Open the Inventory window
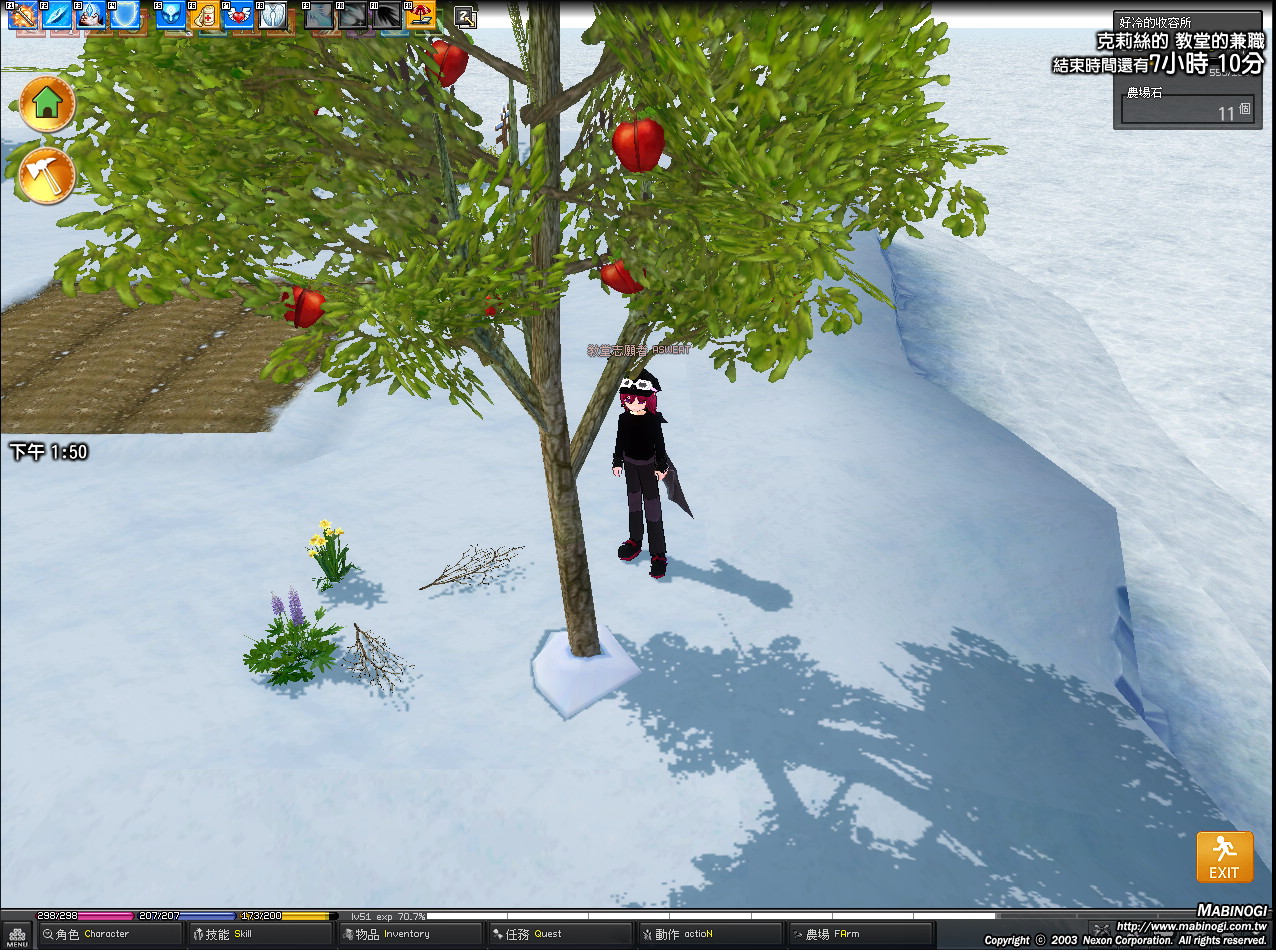Viewport: 1276px width, 950px height. click(395, 935)
